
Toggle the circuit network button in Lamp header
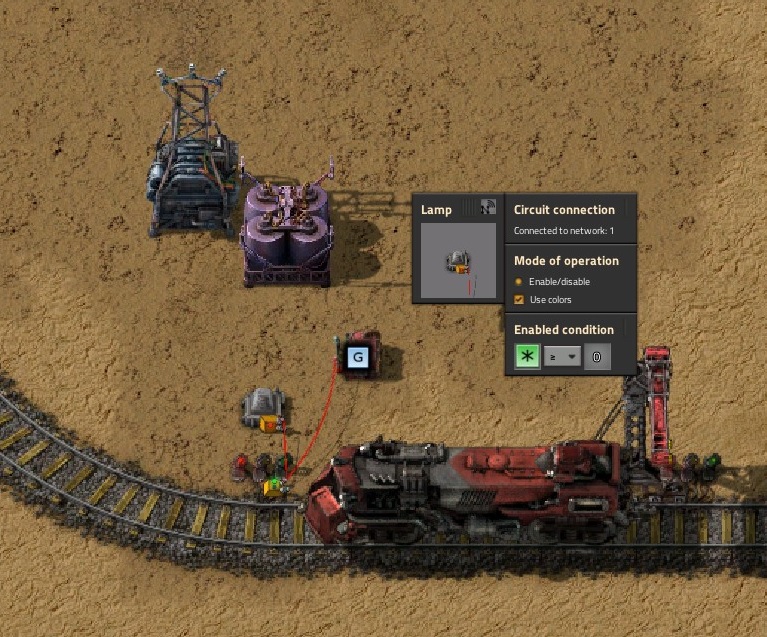488,208
